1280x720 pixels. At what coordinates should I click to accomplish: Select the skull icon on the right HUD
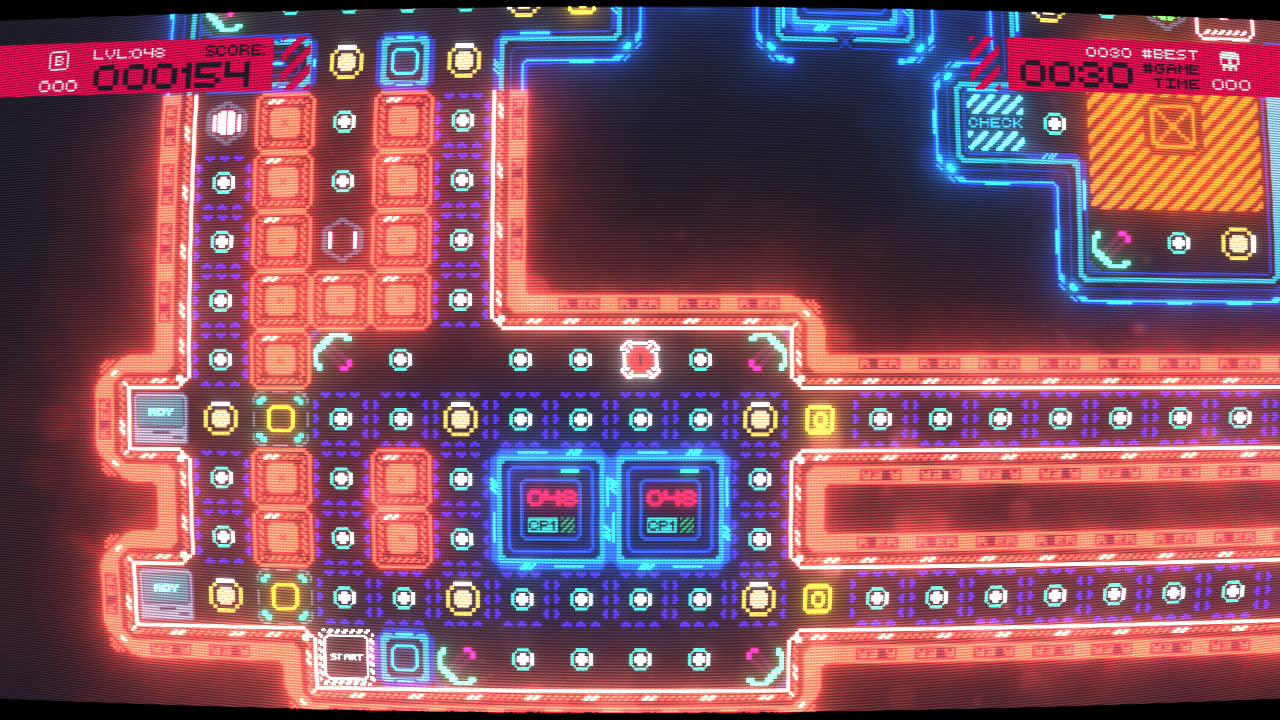1231,60
